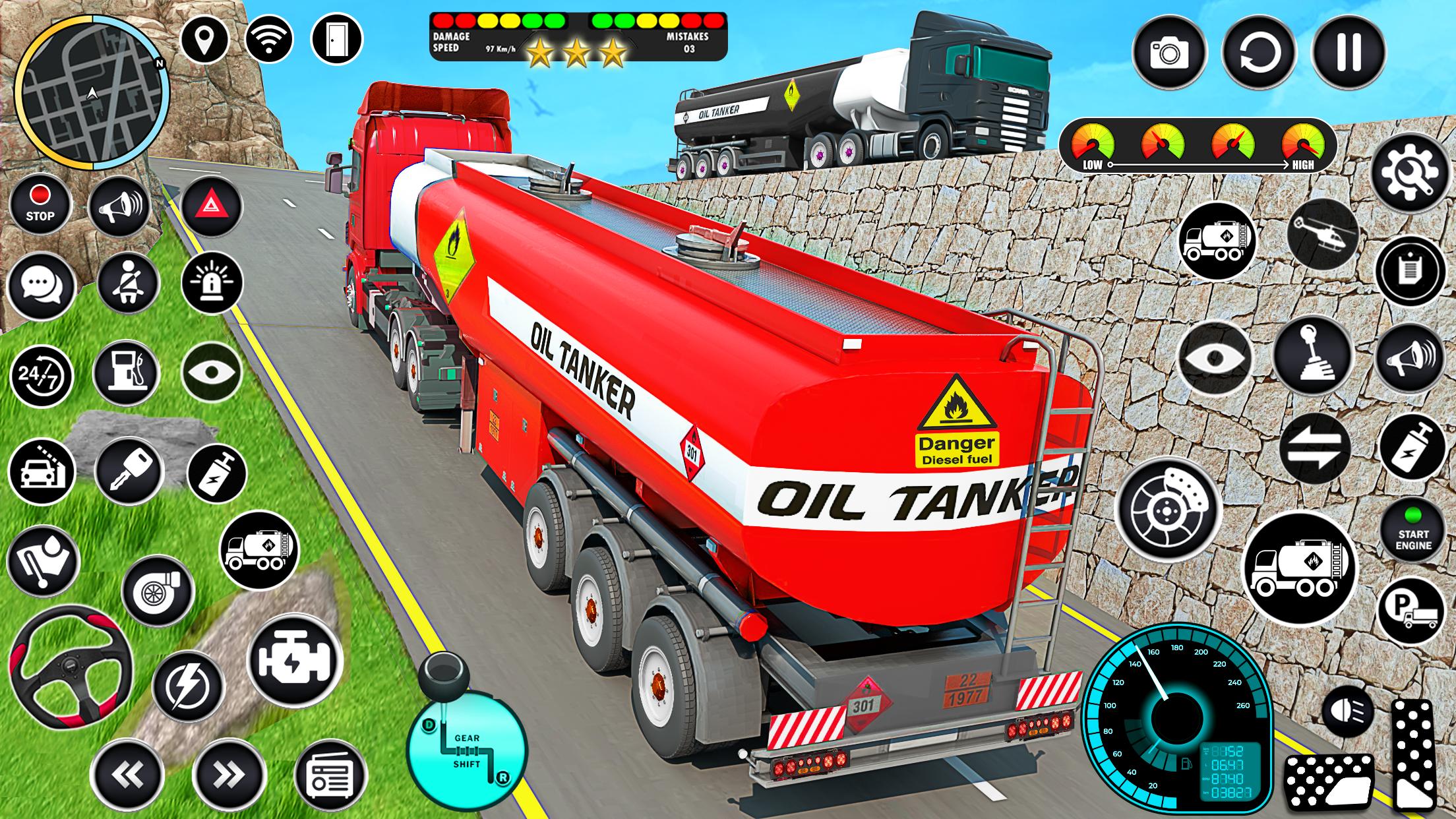The height and width of the screenshot is (819, 1456).
Task: Turn on the radio
Action: (330, 775)
